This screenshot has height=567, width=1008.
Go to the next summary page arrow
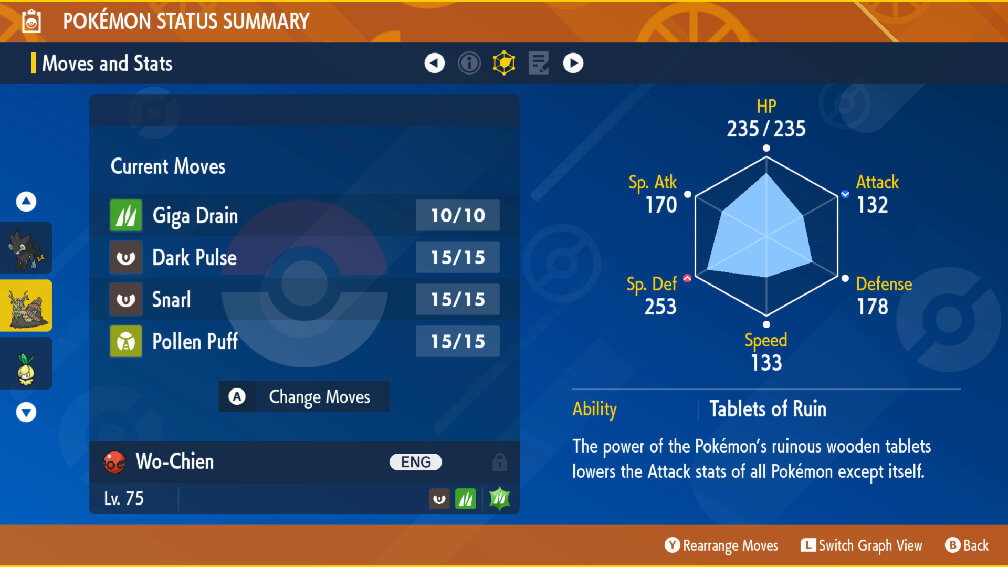[x=573, y=64]
